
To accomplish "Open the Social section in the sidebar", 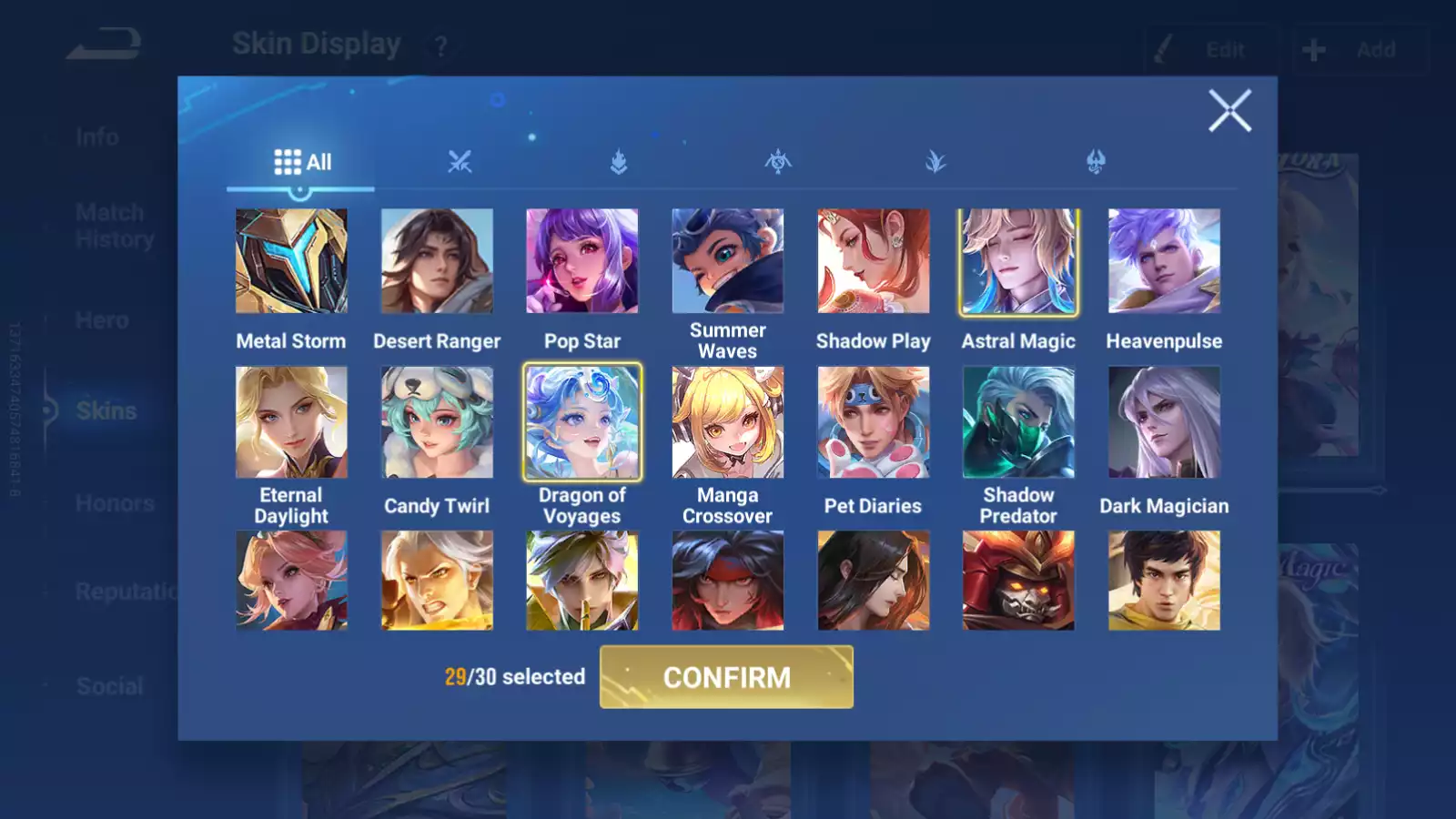I will [x=109, y=686].
